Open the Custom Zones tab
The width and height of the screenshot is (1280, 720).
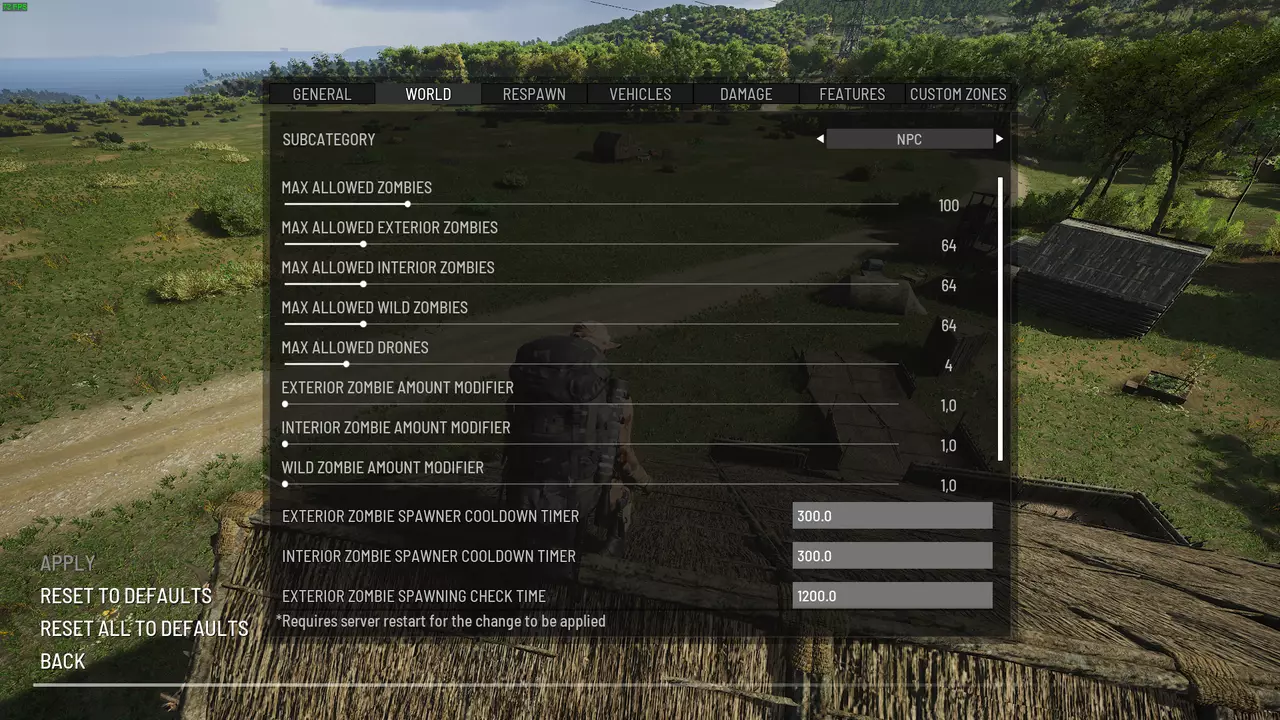[x=958, y=94]
